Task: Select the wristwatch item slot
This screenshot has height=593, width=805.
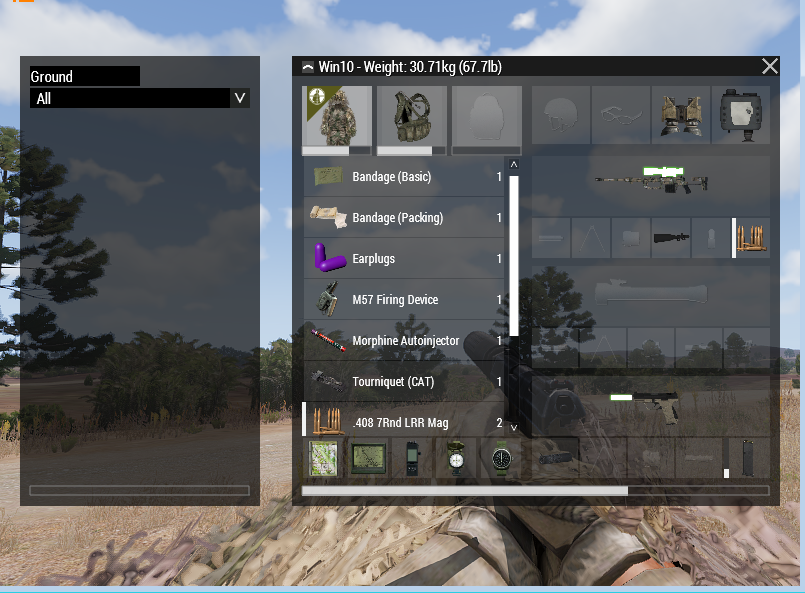Action: click(502, 458)
